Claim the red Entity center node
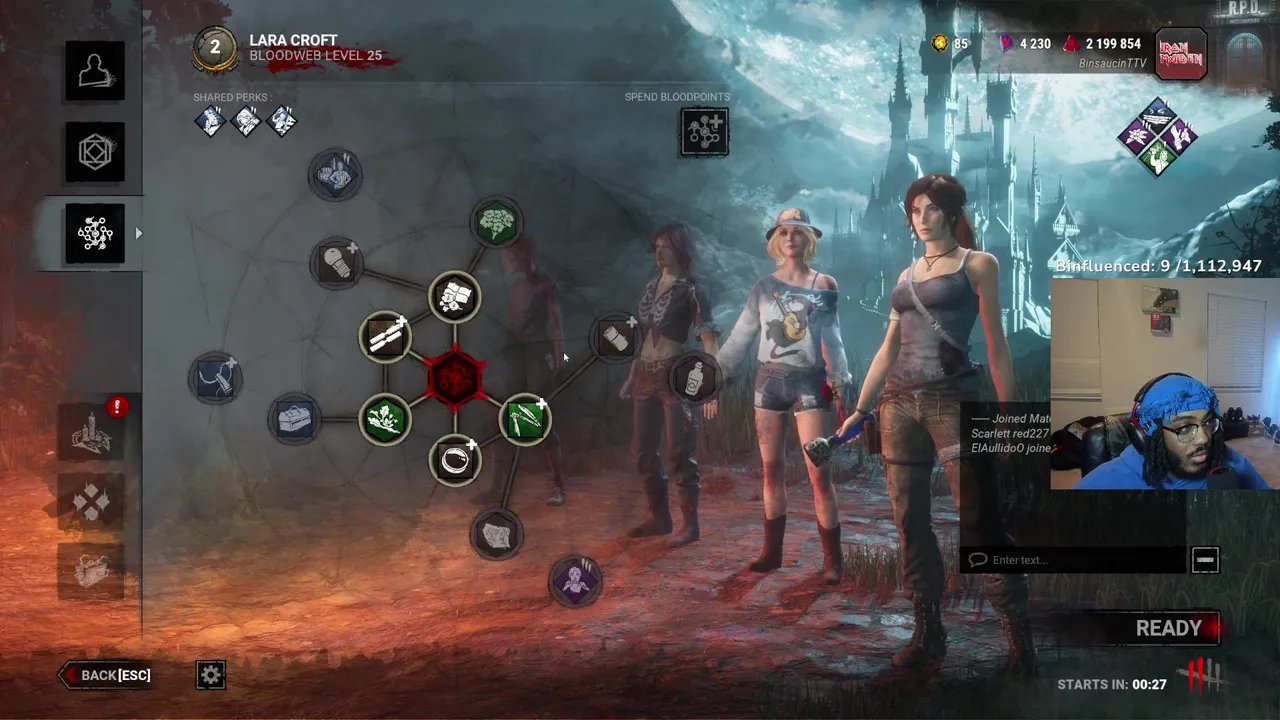The height and width of the screenshot is (720, 1280). click(455, 378)
